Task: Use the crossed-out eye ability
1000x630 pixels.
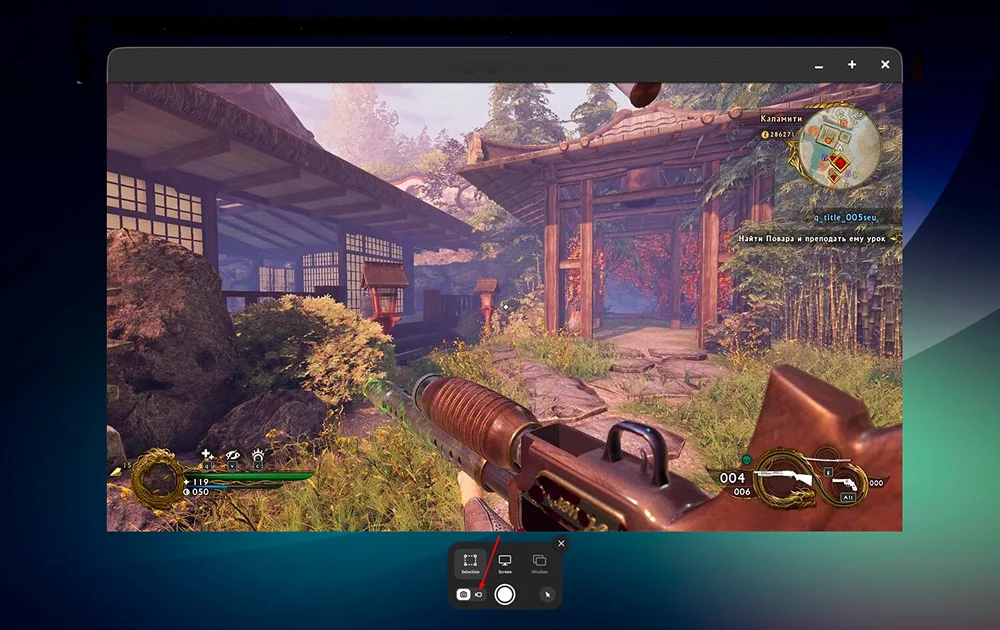Action: tap(233, 455)
